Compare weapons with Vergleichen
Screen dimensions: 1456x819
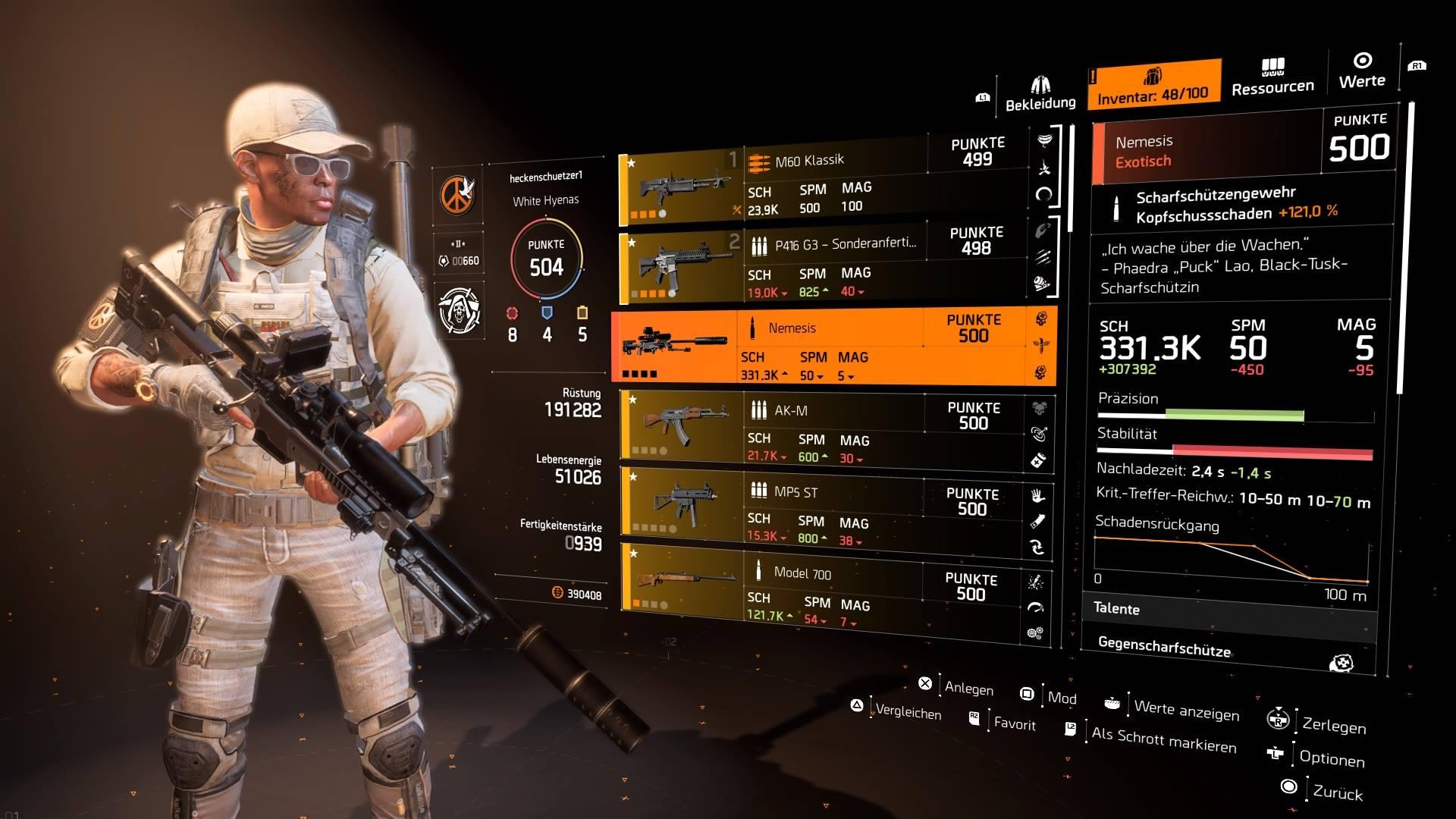click(x=908, y=712)
